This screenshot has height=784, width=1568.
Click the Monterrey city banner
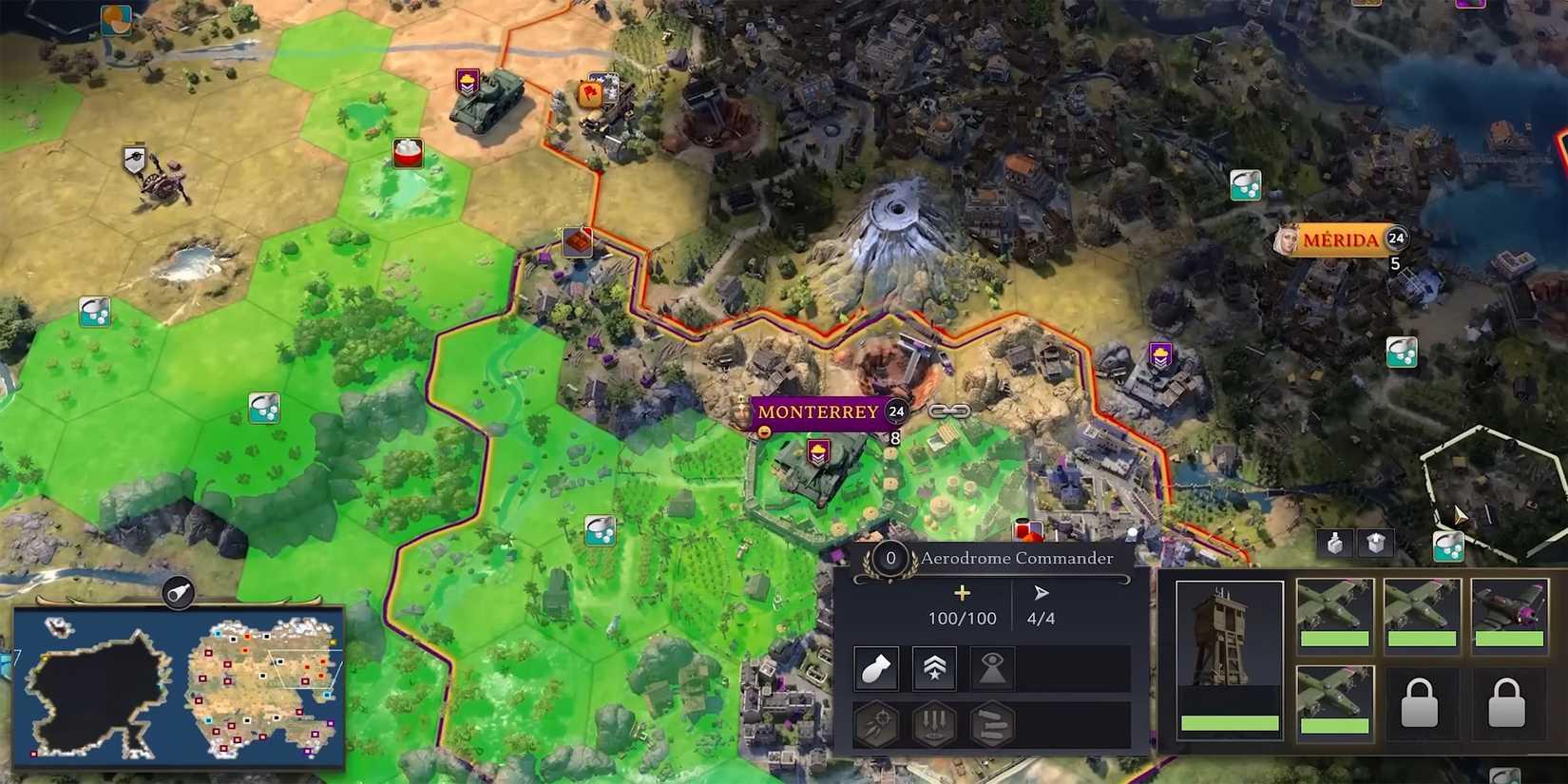817,412
